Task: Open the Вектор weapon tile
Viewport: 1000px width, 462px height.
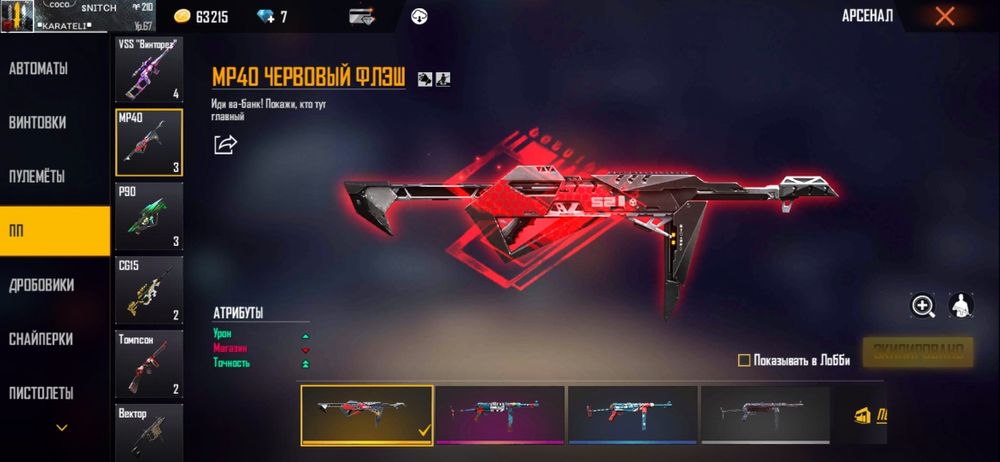Action: (149, 430)
